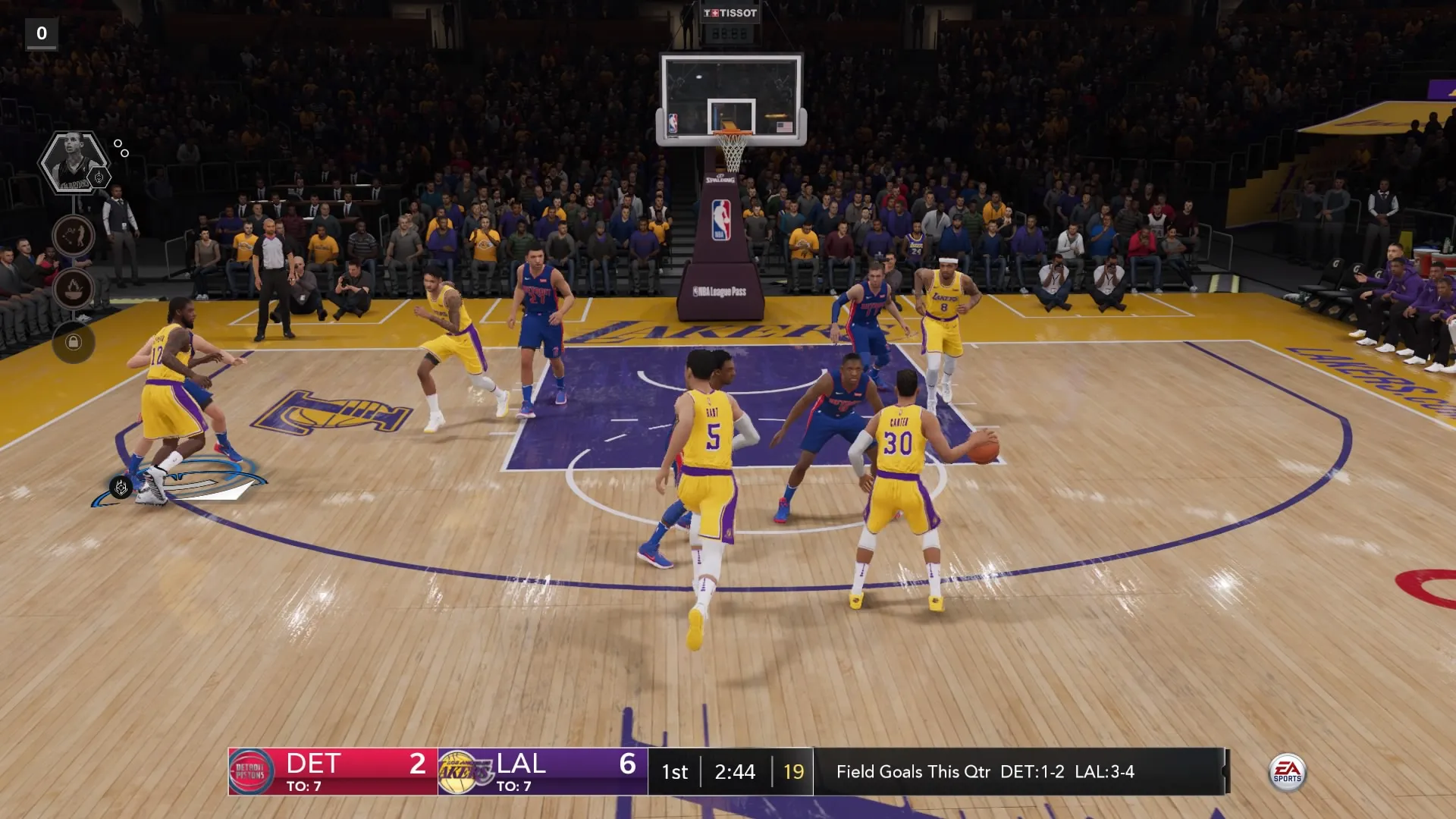The height and width of the screenshot is (819, 1456).
Task: Expand the Field Goals This Qtr ticker
Action: click(x=986, y=772)
